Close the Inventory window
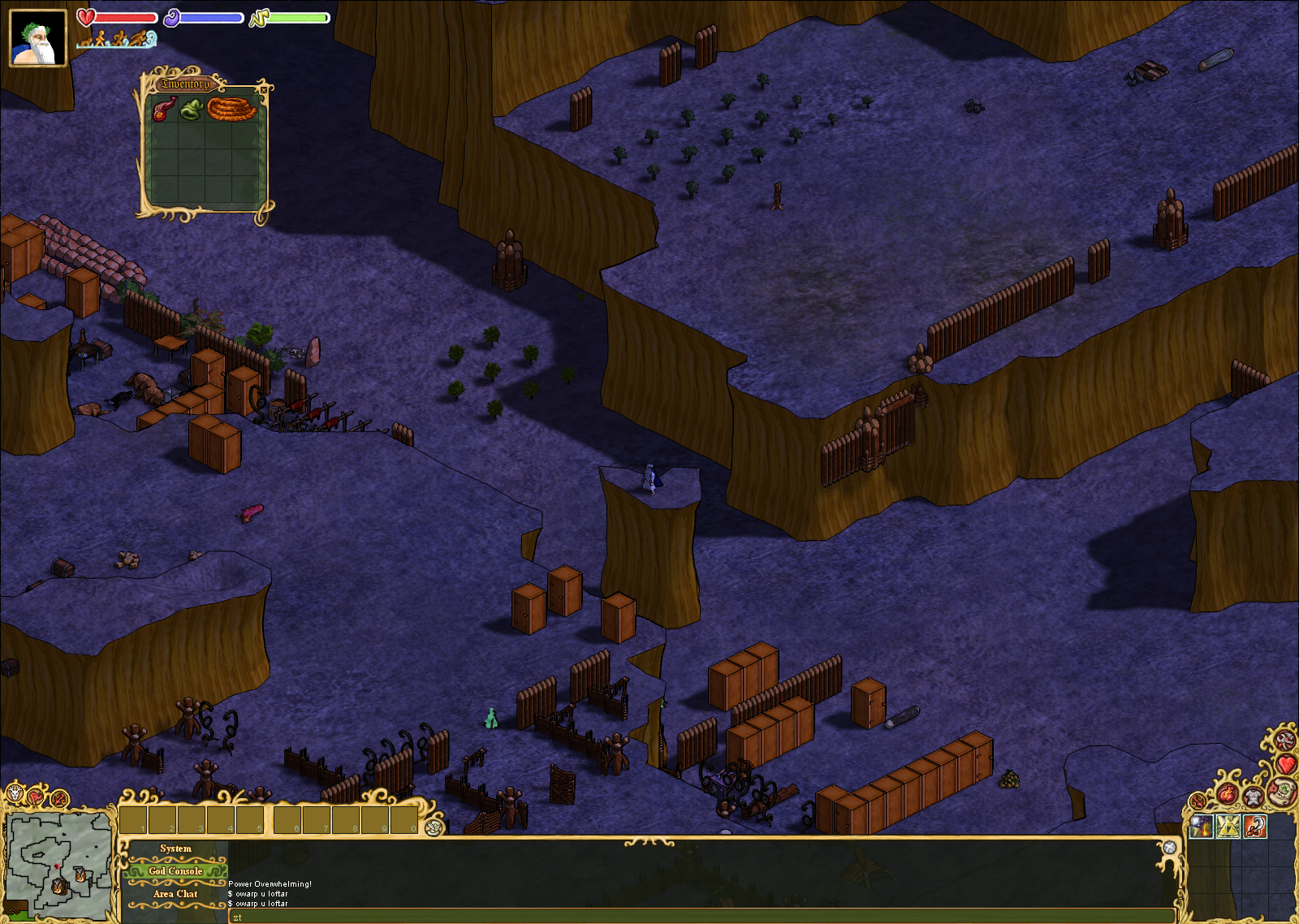This screenshot has height=924, width=1299. 263,89
